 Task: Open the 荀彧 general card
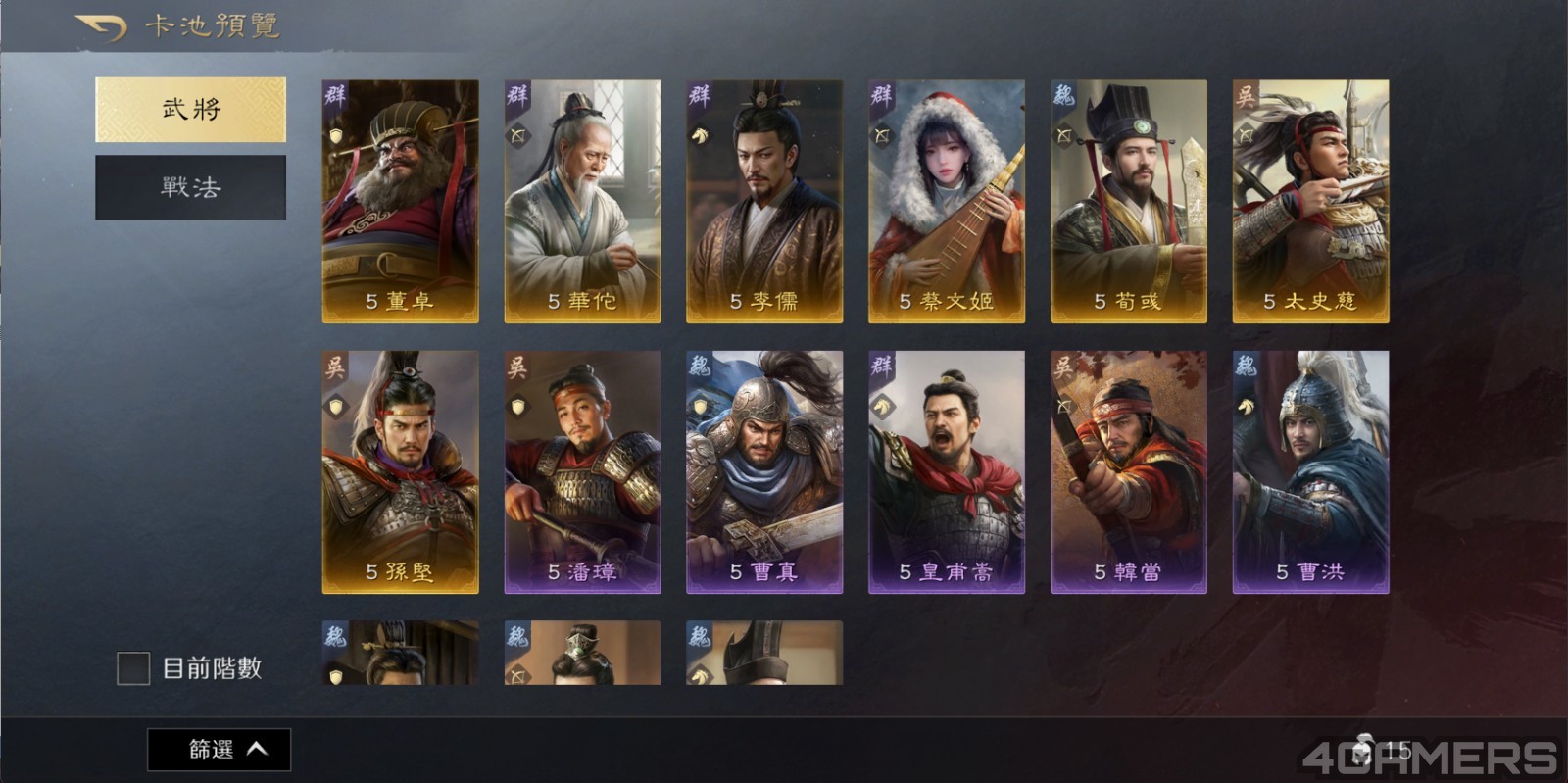pyautogui.click(x=1128, y=201)
